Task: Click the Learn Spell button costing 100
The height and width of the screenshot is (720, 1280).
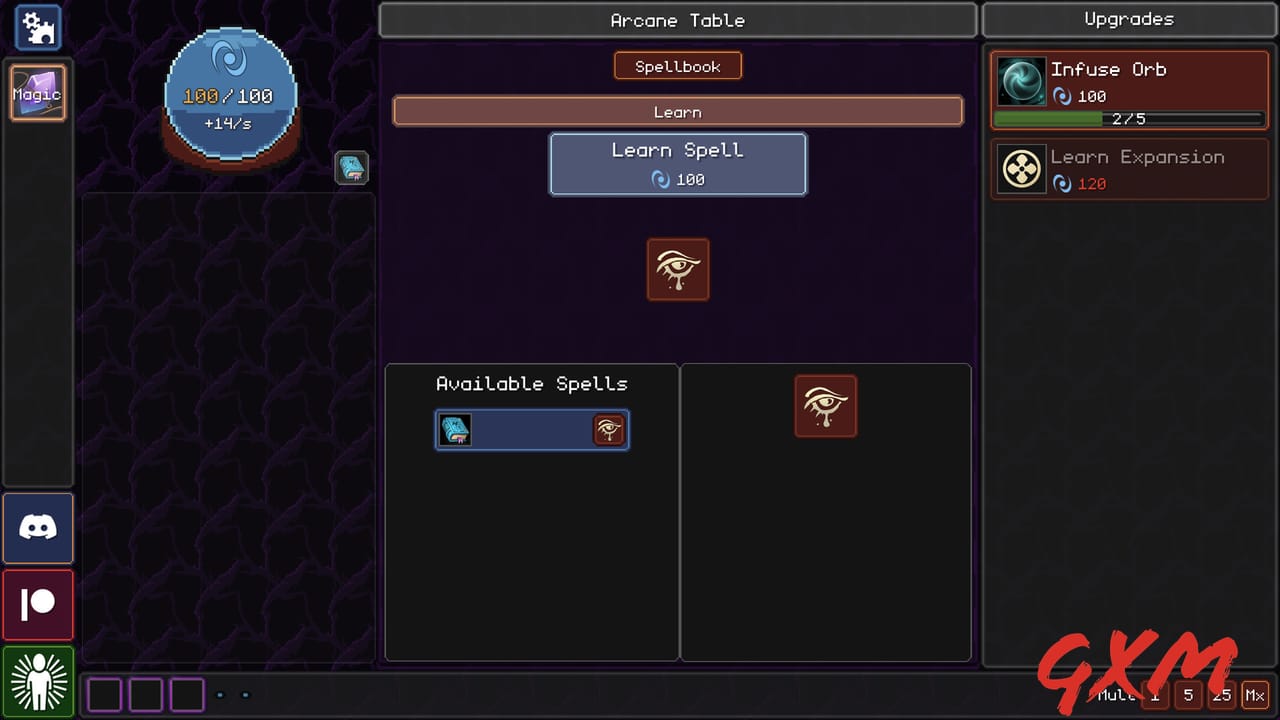Action: point(678,165)
